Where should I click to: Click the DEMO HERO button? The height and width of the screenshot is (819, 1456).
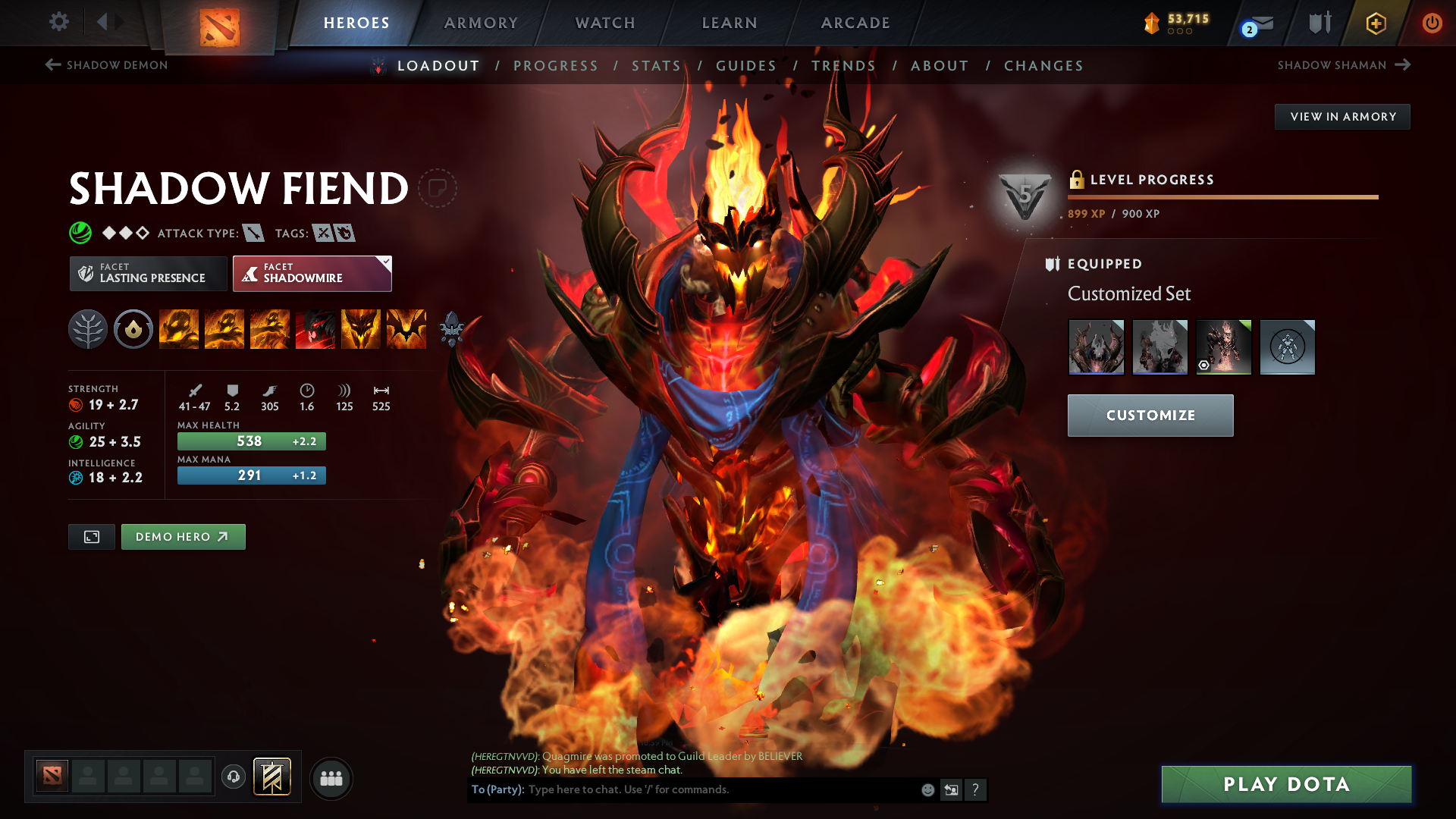coord(183,536)
